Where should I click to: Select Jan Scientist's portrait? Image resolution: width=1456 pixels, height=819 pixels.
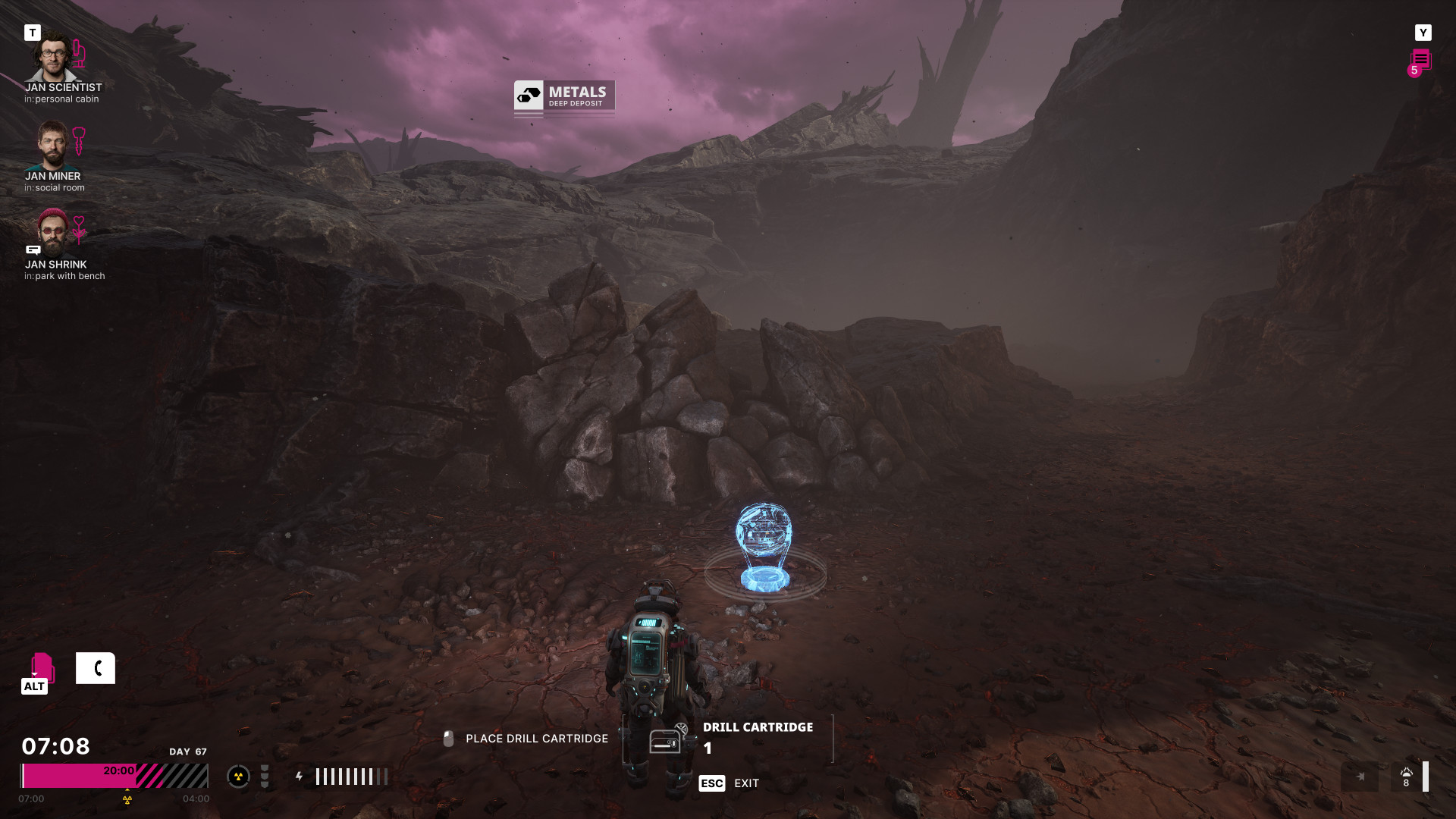pyautogui.click(x=52, y=56)
